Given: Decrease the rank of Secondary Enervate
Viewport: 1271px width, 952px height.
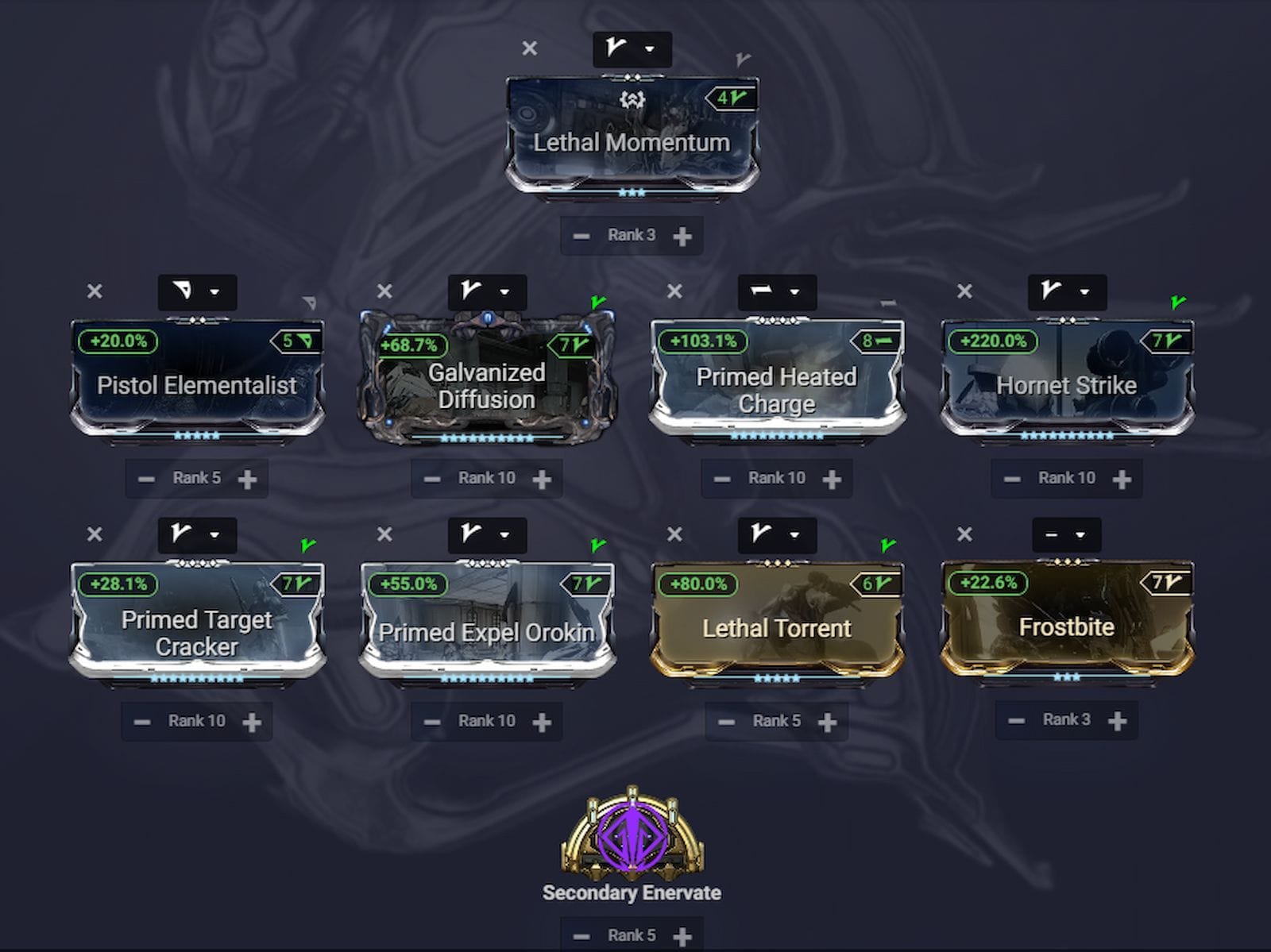Looking at the screenshot, I should pyautogui.click(x=581, y=935).
